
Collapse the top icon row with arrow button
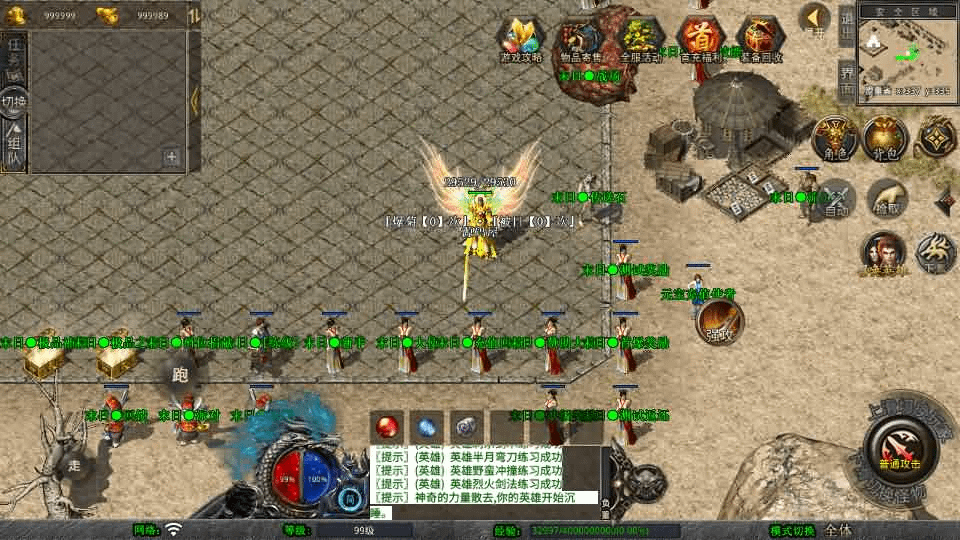[x=816, y=20]
